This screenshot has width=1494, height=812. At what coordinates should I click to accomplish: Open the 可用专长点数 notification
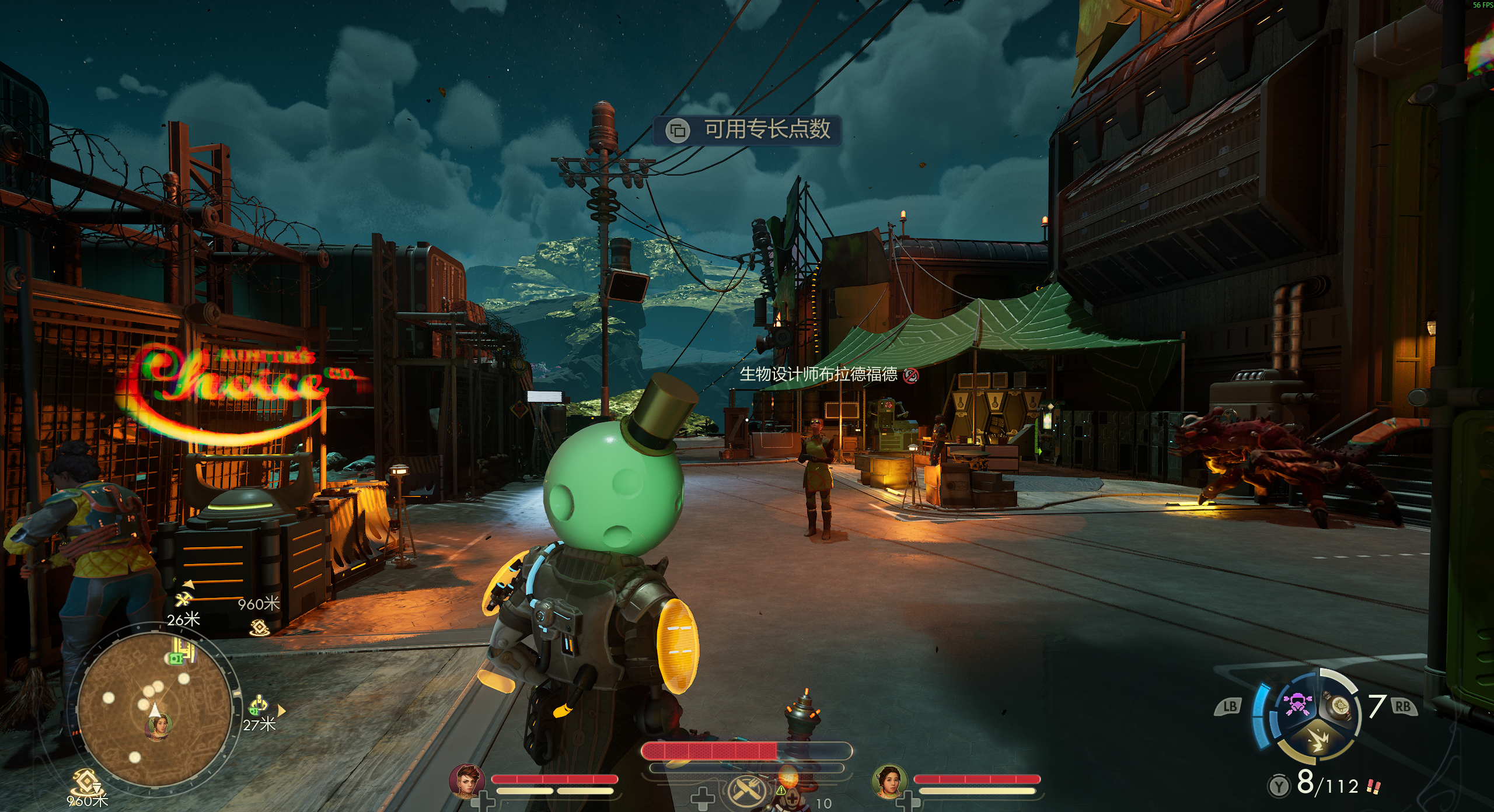point(747,129)
